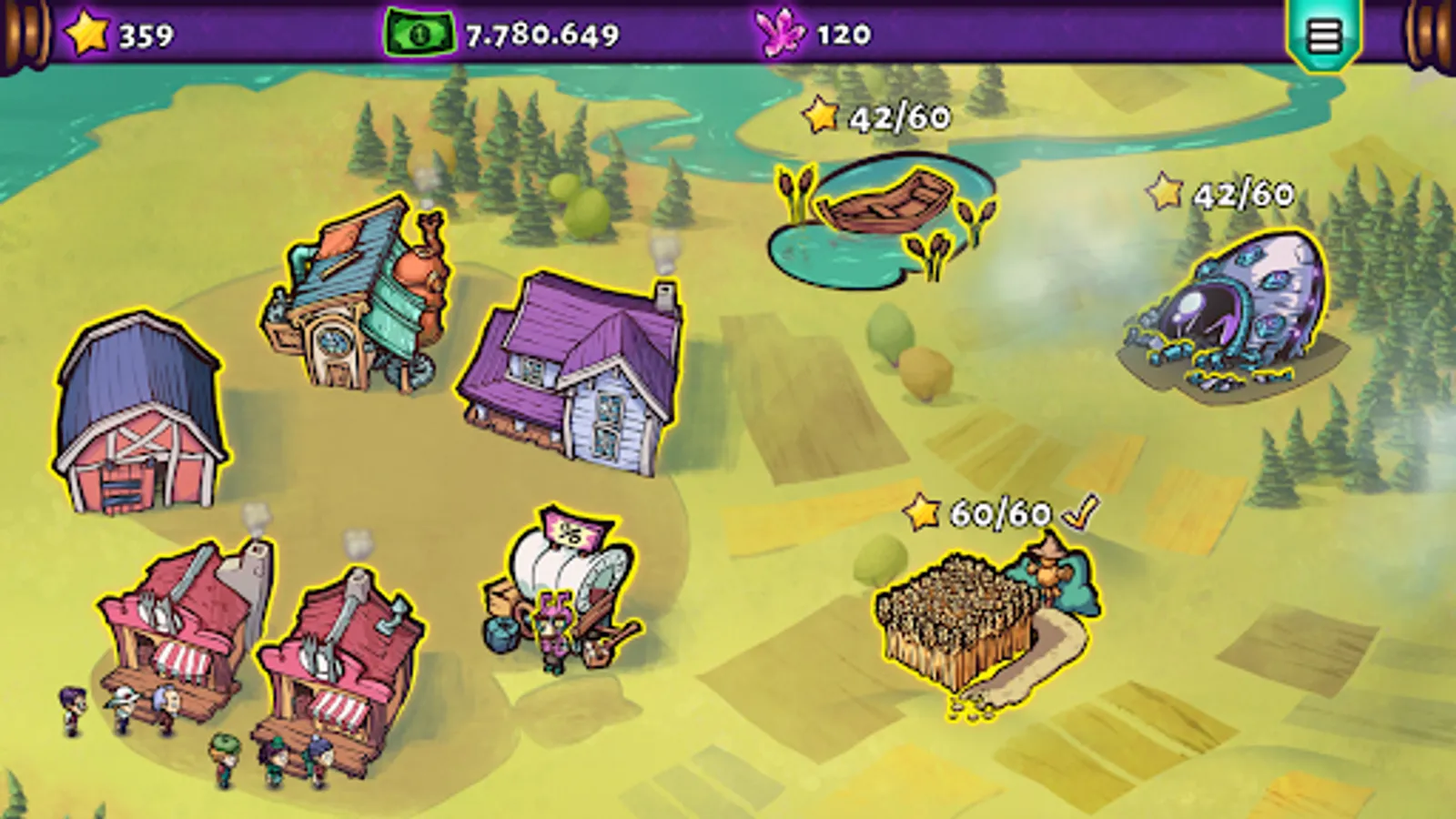Select the wooden boat in the pond

[887, 205]
